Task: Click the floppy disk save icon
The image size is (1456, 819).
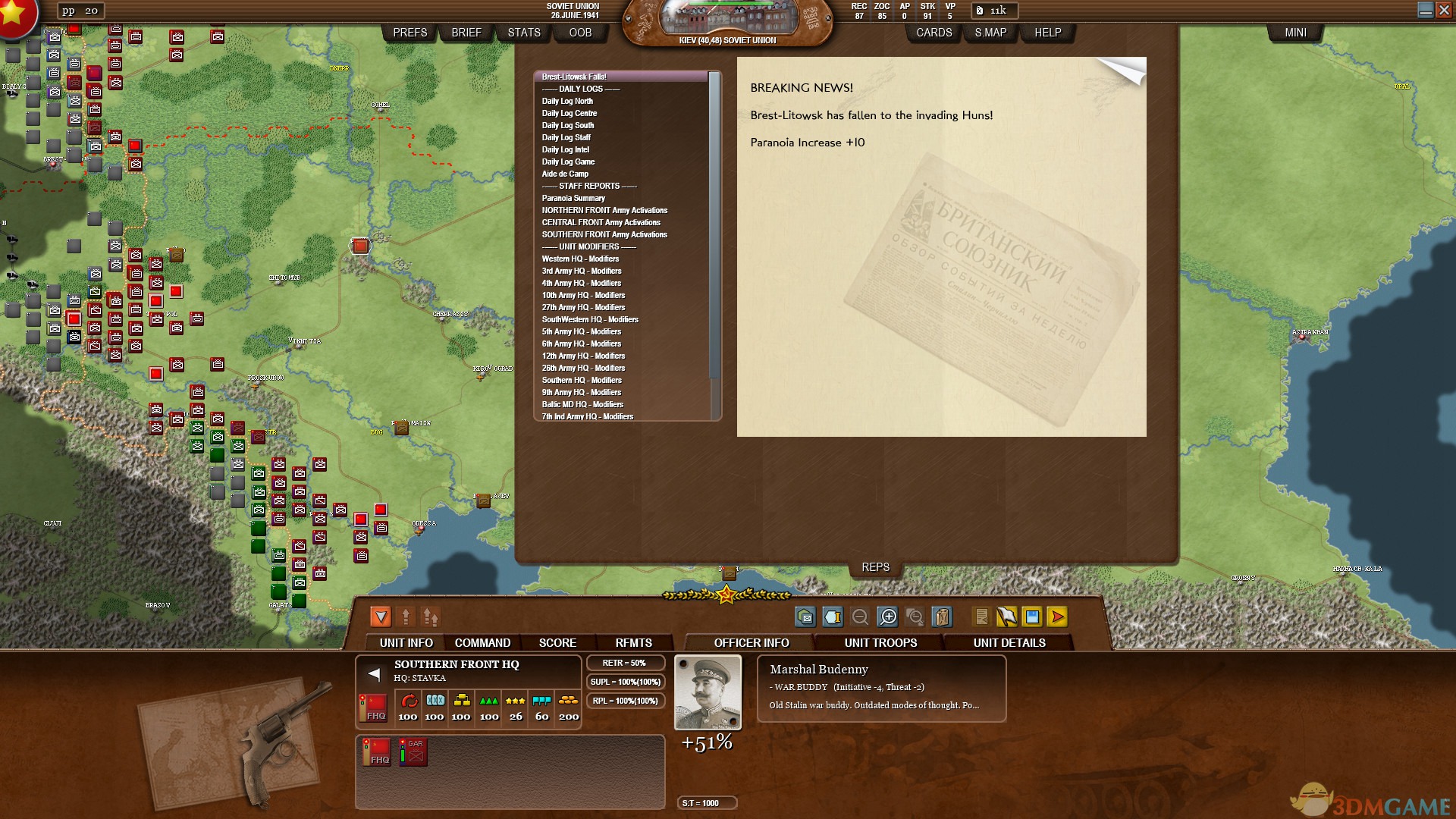Action: 1032,617
